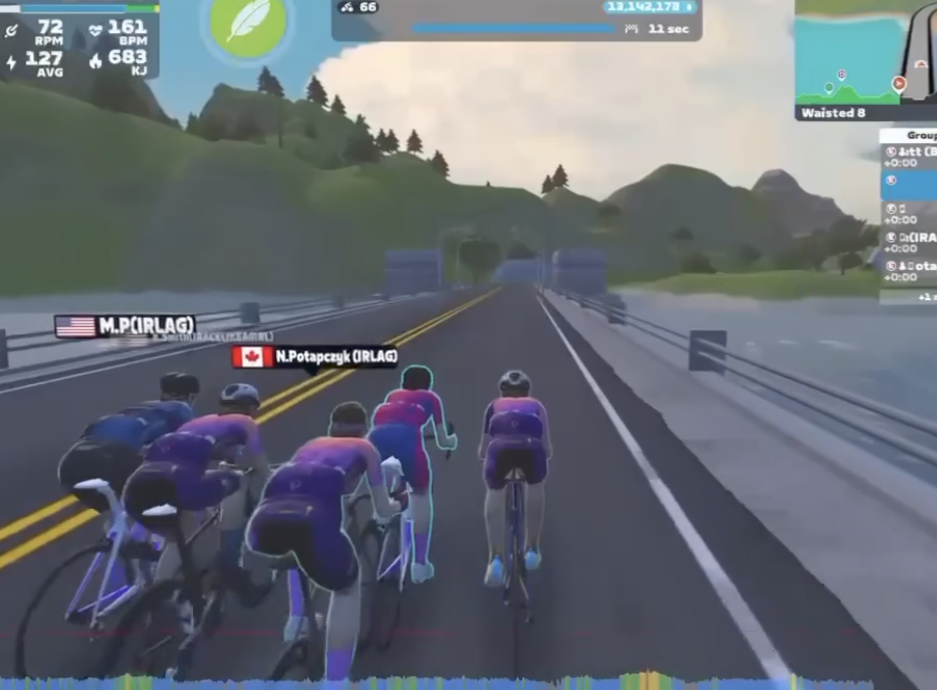
Task: Select the highlighted blue rider row
Action: (x=909, y=184)
